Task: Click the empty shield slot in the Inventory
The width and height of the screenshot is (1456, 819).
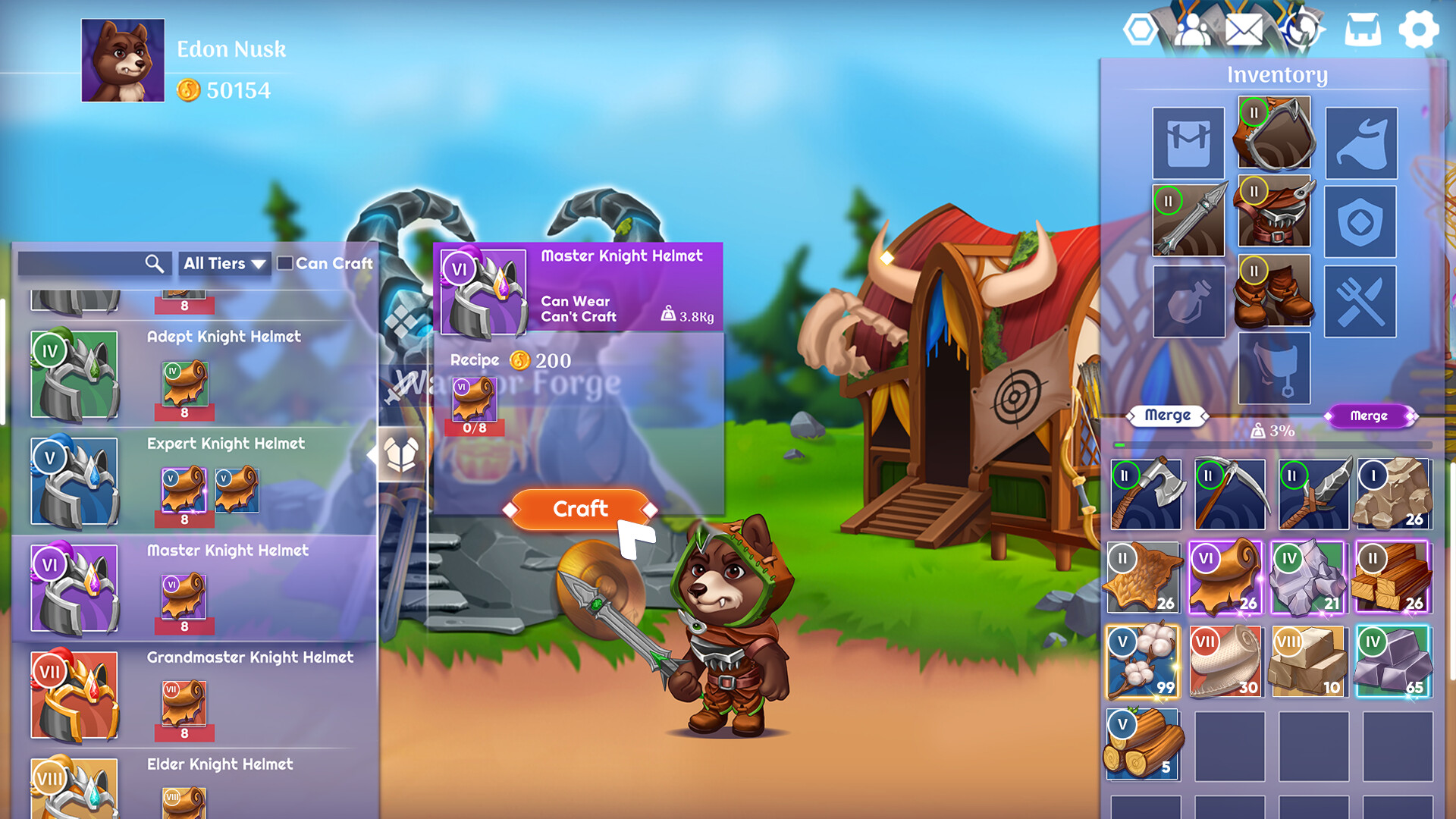Action: [x=1360, y=221]
